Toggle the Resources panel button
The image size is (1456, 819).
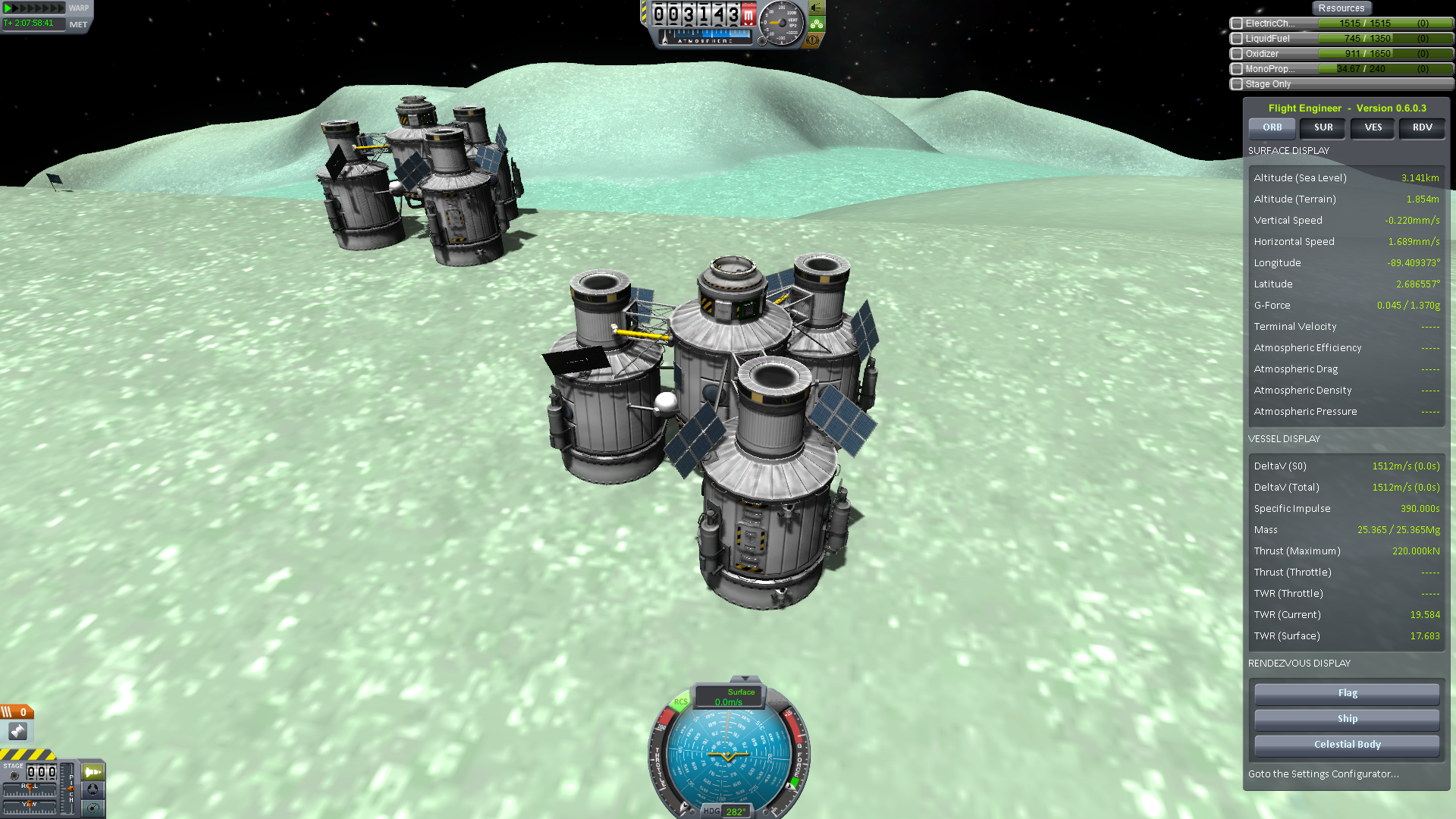pos(1341,8)
